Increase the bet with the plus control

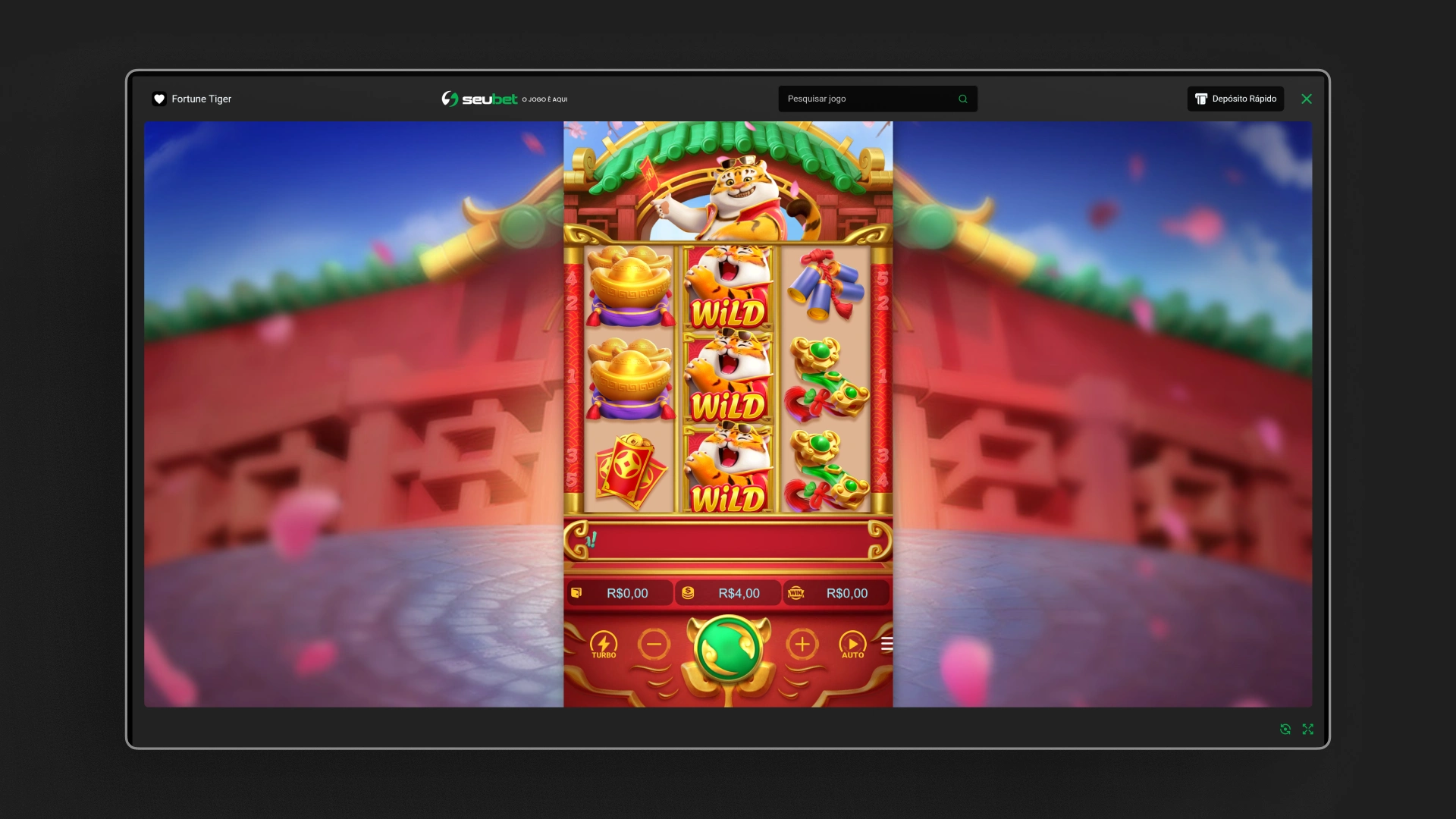pyautogui.click(x=802, y=645)
